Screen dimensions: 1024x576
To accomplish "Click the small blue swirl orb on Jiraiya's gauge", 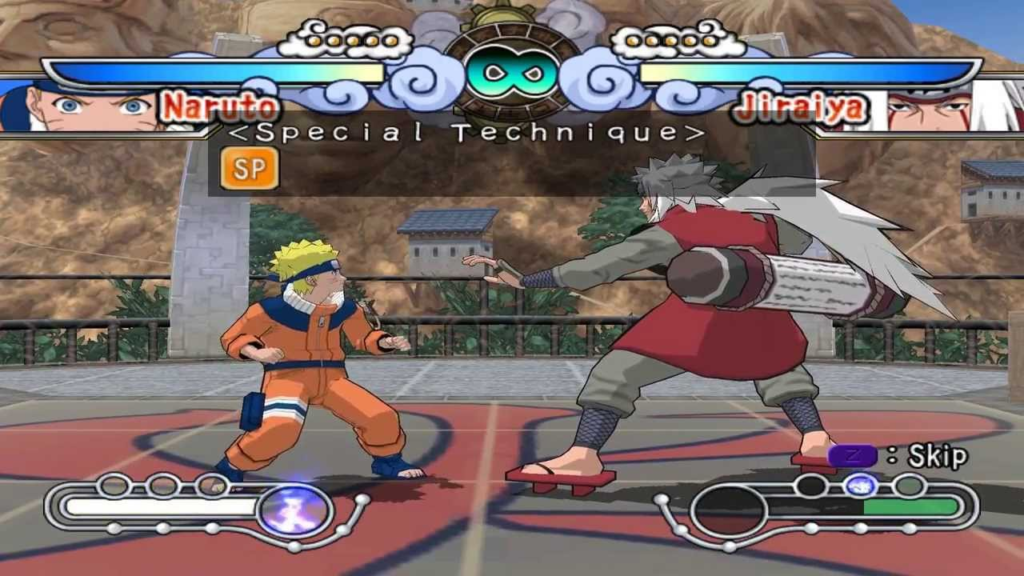I will [x=858, y=486].
